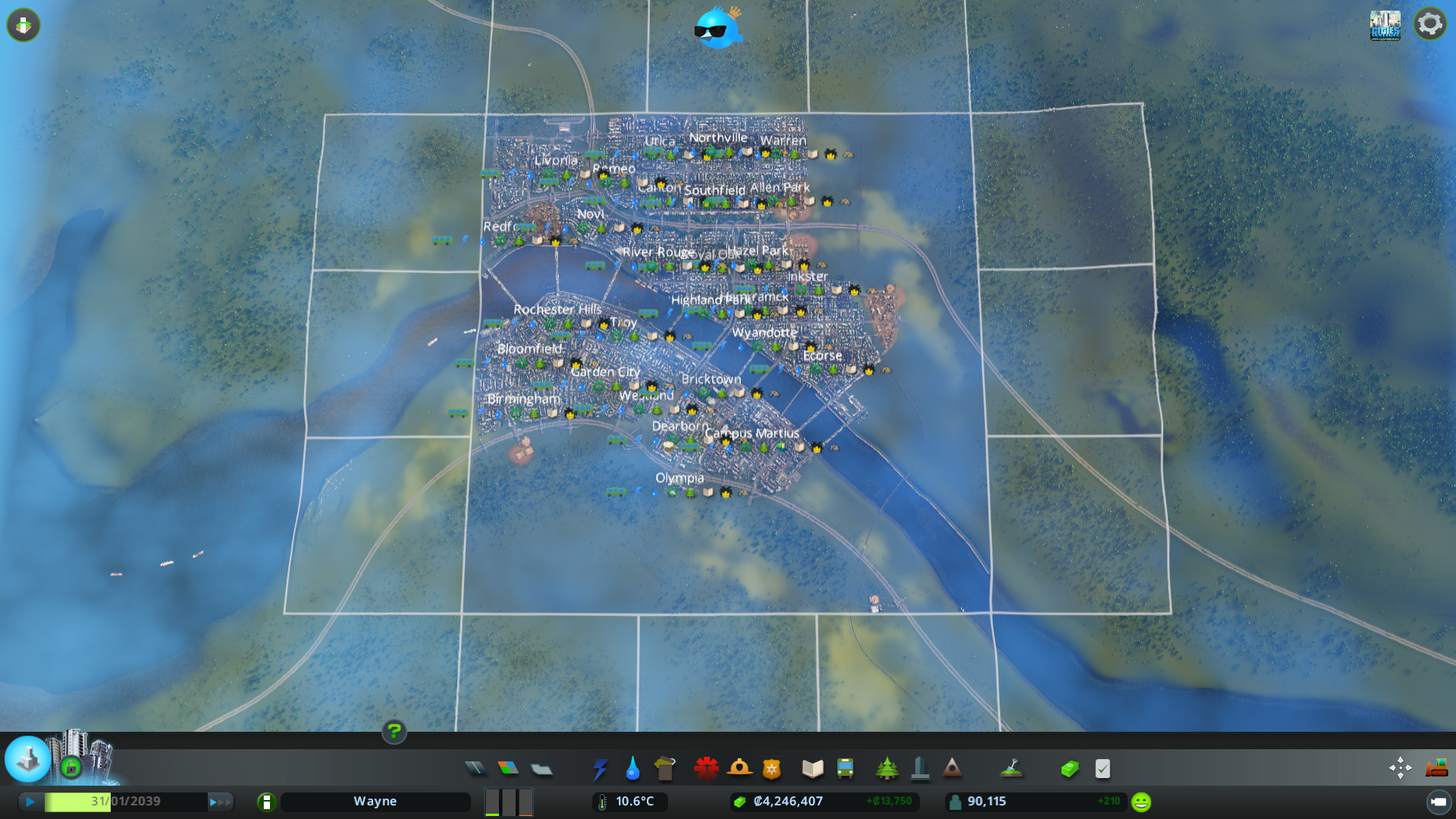Open the Garbage services menu
Screen dimensions: 1456x819
pyautogui.click(x=665, y=768)
